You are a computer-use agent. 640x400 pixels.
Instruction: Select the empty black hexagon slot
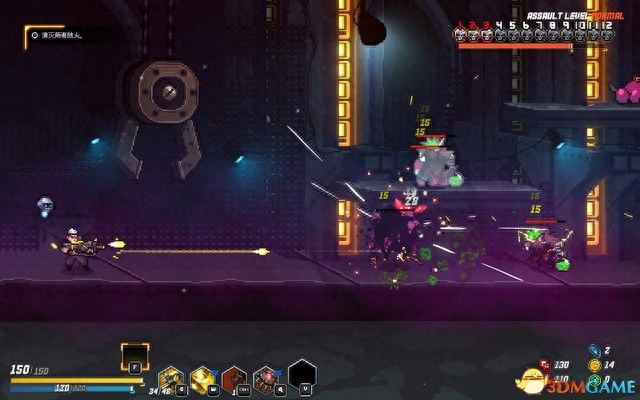click(302, 374)
